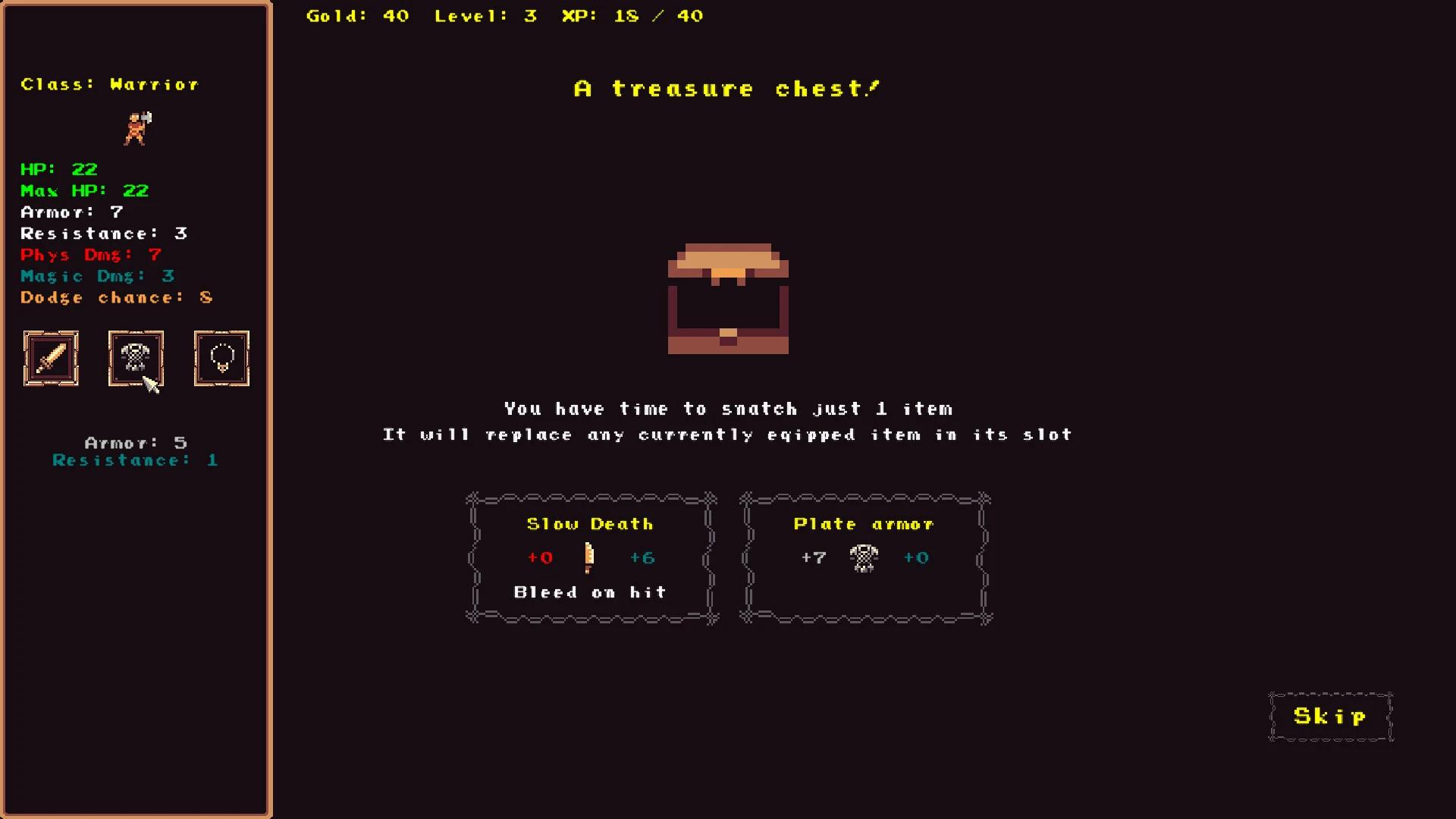Click the Dodge chance stat
This screenshot has height=819, width=1456.
tap(115, 297)
